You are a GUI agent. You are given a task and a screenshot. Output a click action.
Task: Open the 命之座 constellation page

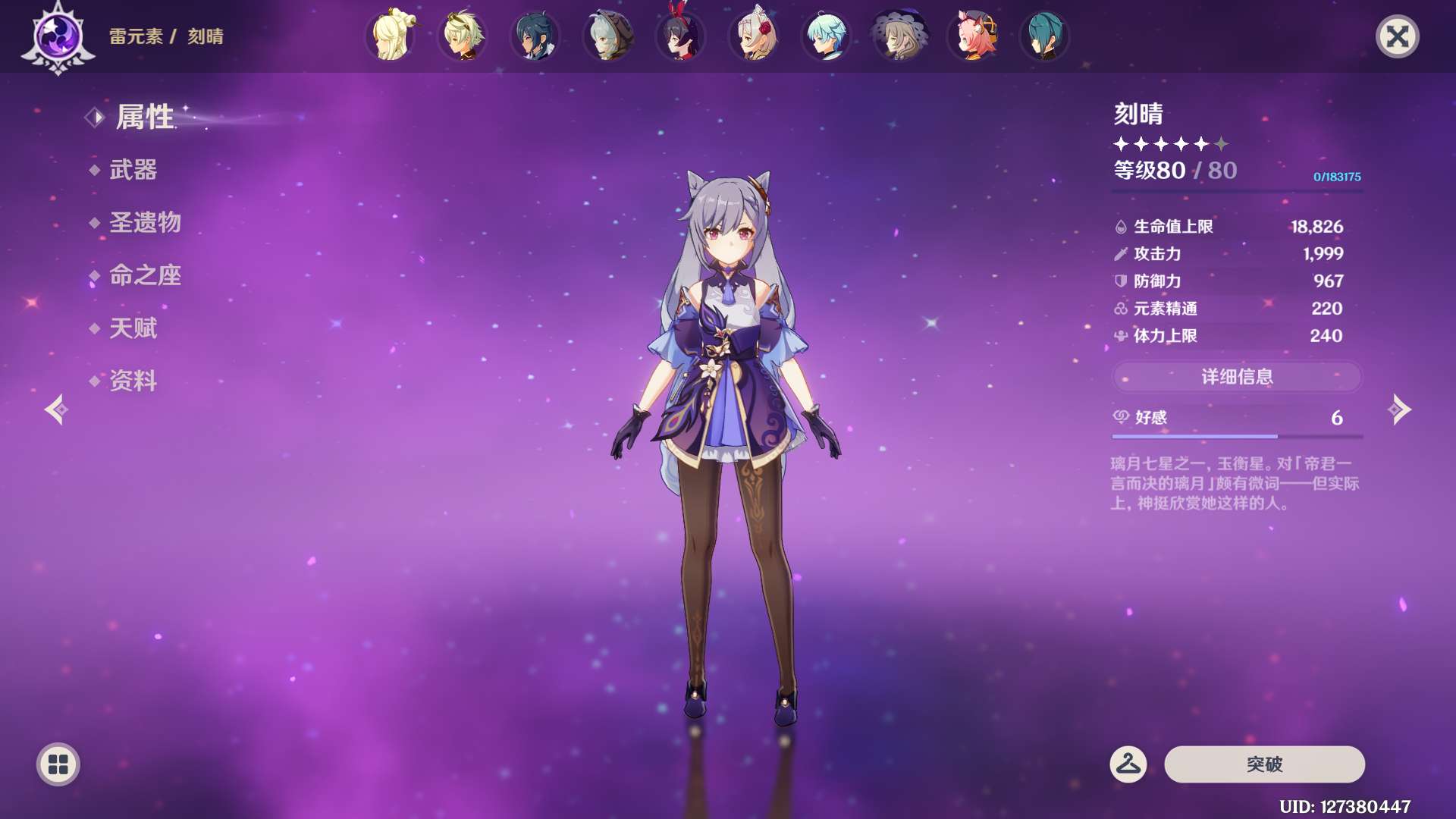coord(146,276)
